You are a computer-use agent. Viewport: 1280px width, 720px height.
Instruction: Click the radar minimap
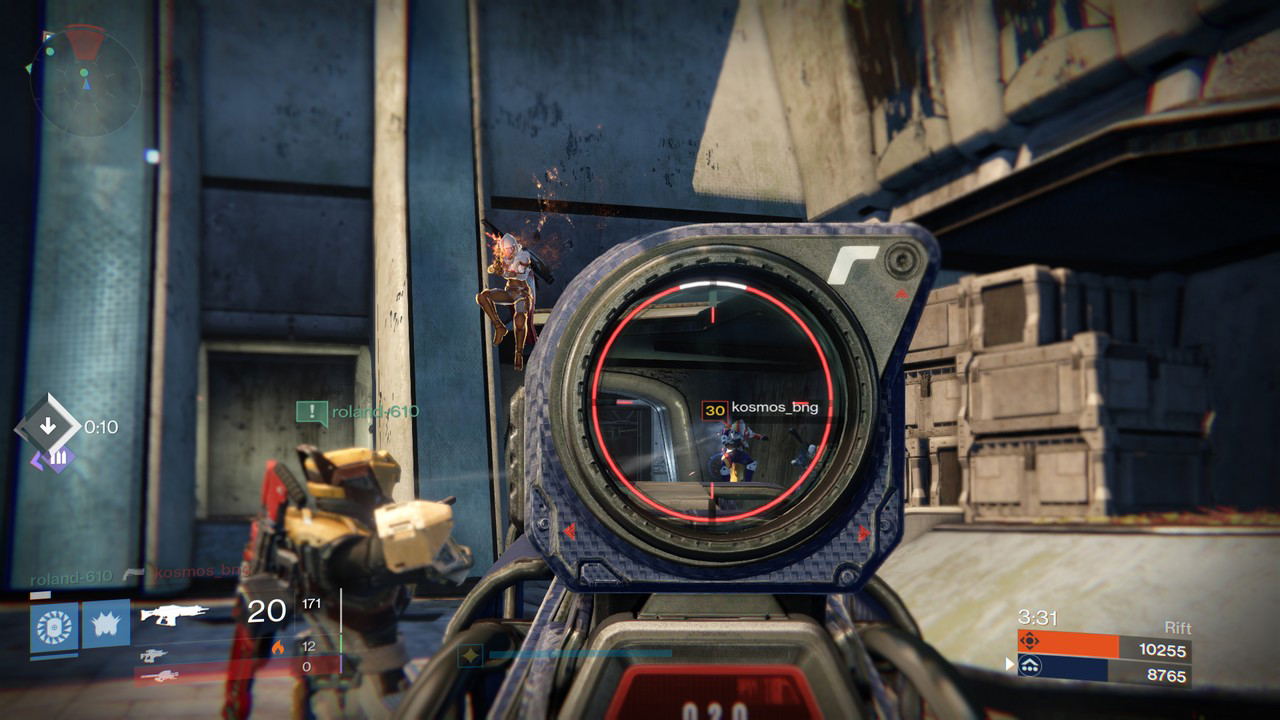(x=85, y=82)
